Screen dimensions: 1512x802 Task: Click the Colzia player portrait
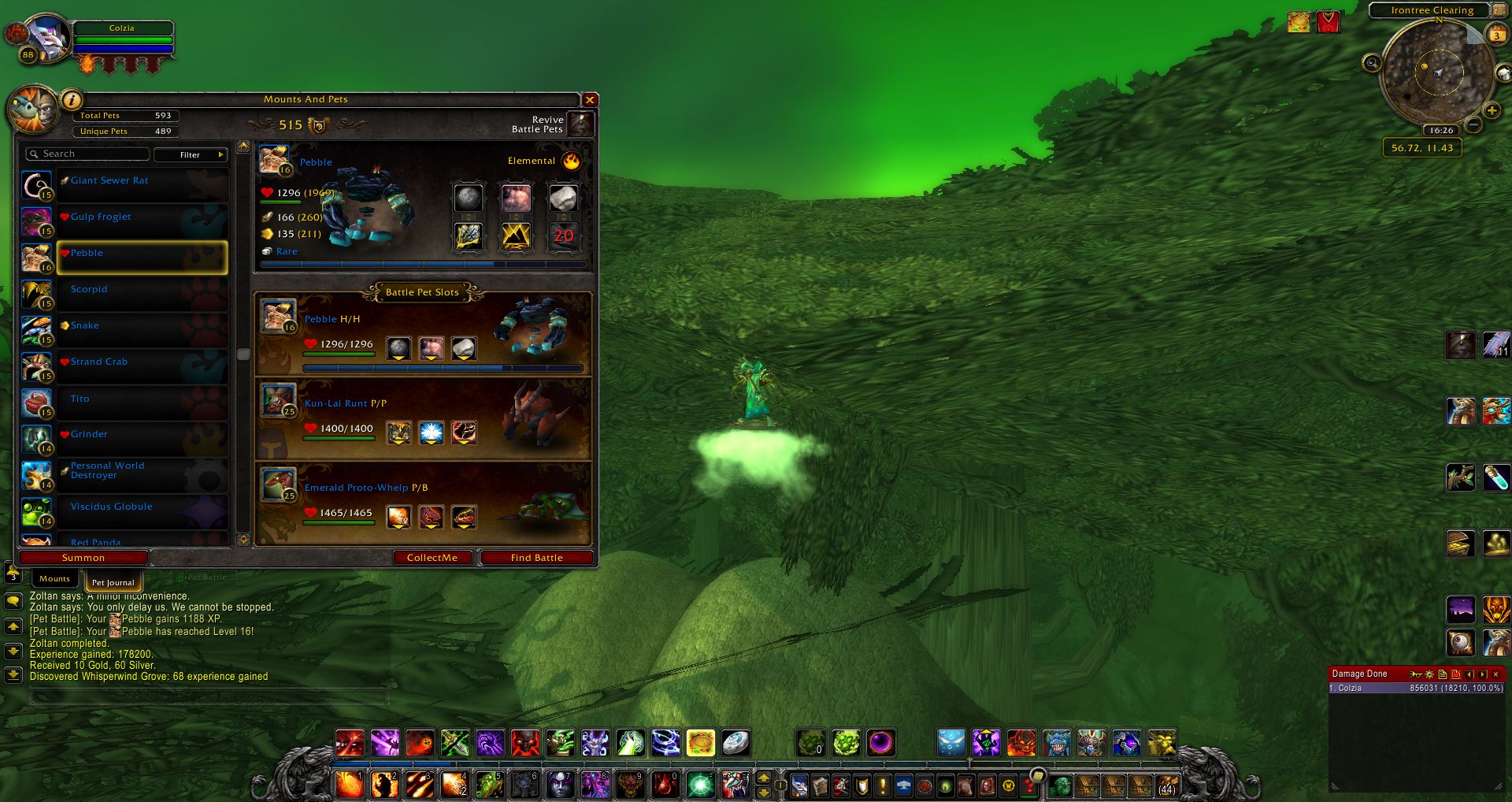click(x=47, y=37)
